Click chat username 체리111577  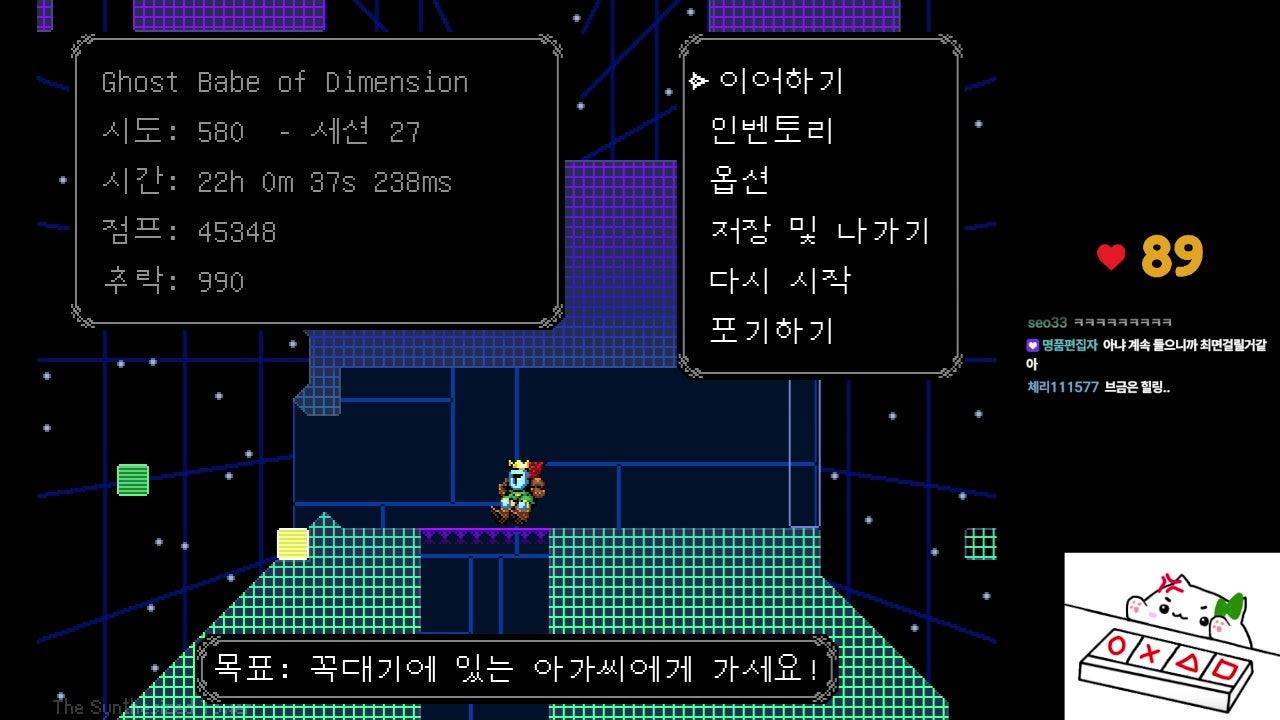pyautogui.click(x=1063, y=387)
